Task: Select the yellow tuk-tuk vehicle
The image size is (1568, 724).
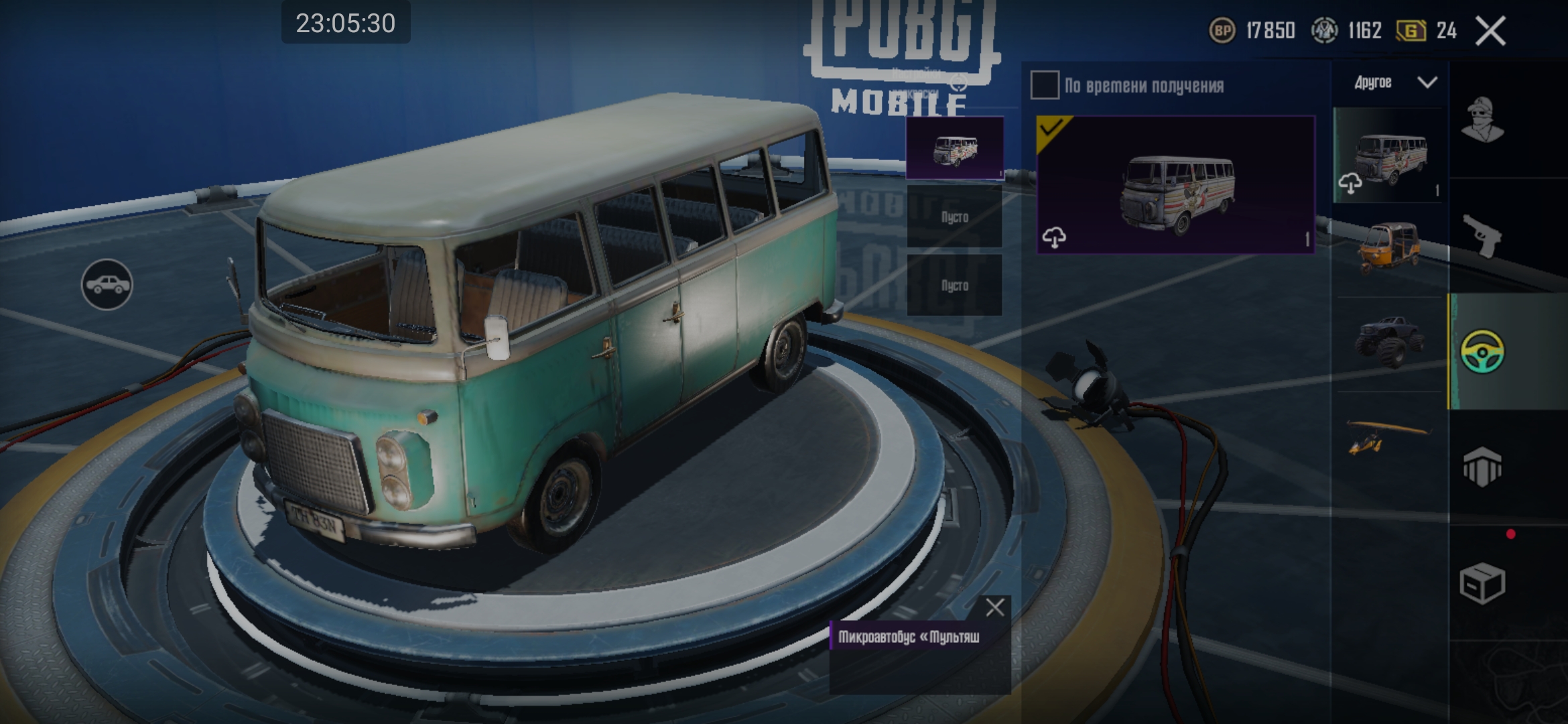Action: (1388, 247)
